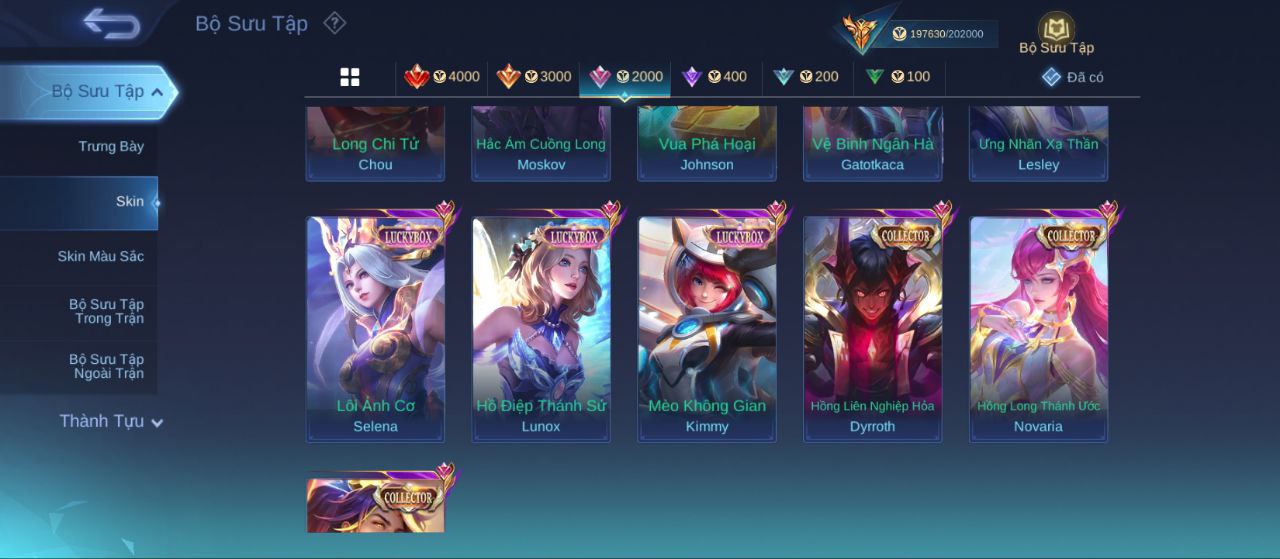The width and height of the screenshot is (1280, 559).
Task: Open Bộ Sưu Tập Ngoài Trận entry
Action: tap(106, 367)
